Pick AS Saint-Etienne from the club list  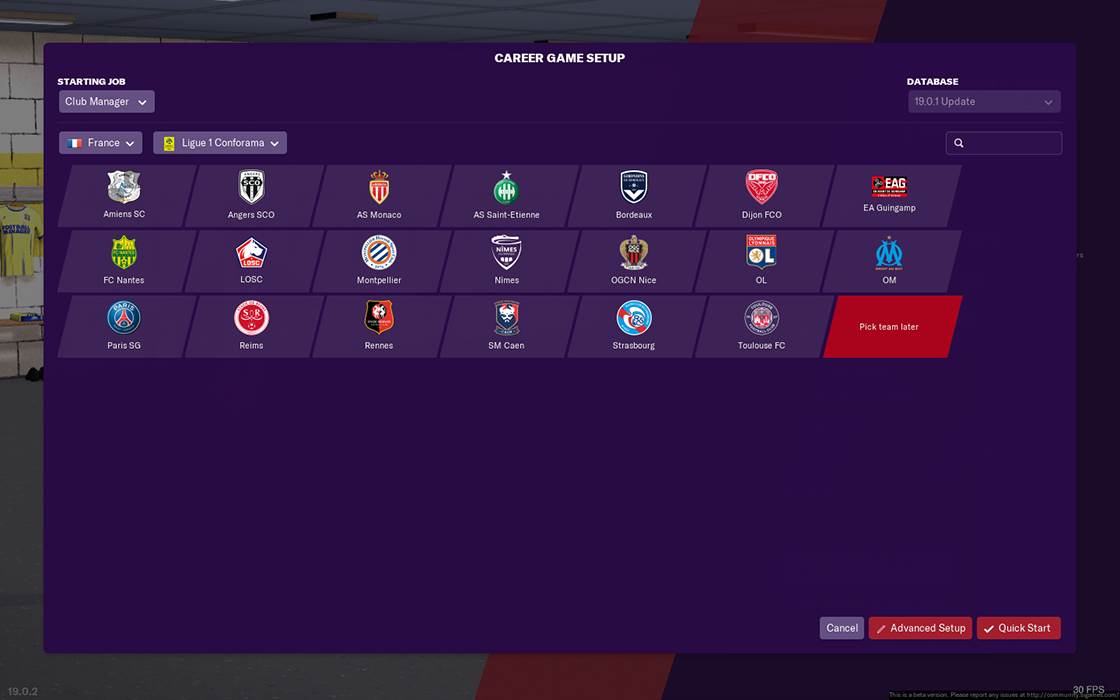pos(507,195)
